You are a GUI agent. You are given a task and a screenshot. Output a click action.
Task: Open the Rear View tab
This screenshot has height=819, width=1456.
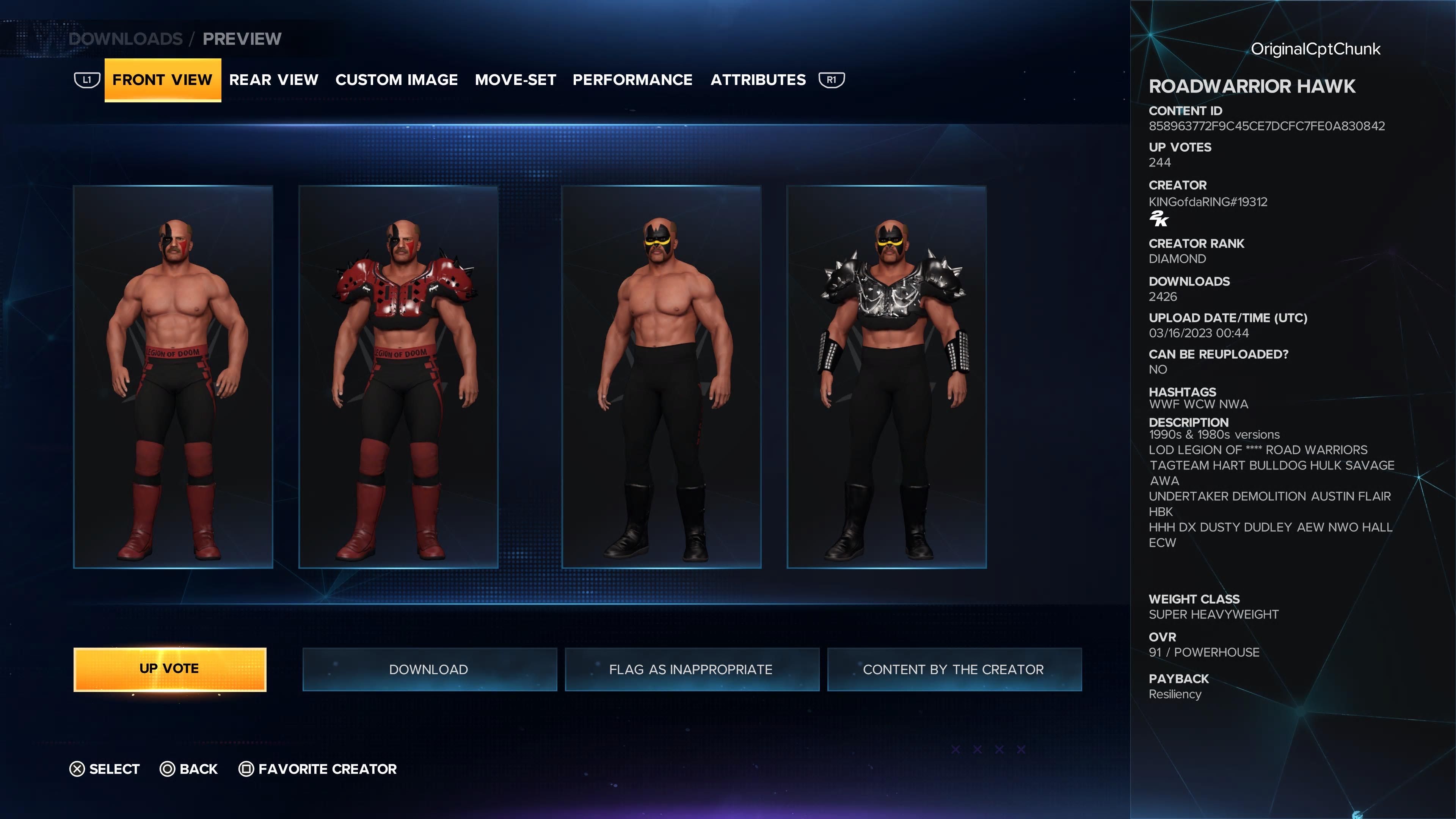pos(273,80)
